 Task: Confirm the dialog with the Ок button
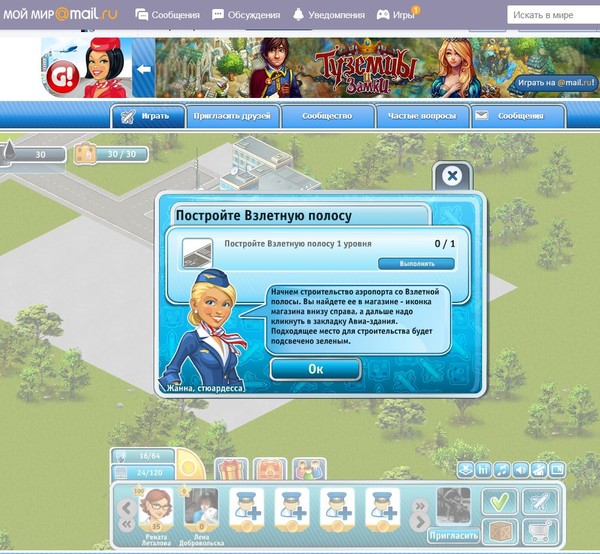(x=315, y=368)
